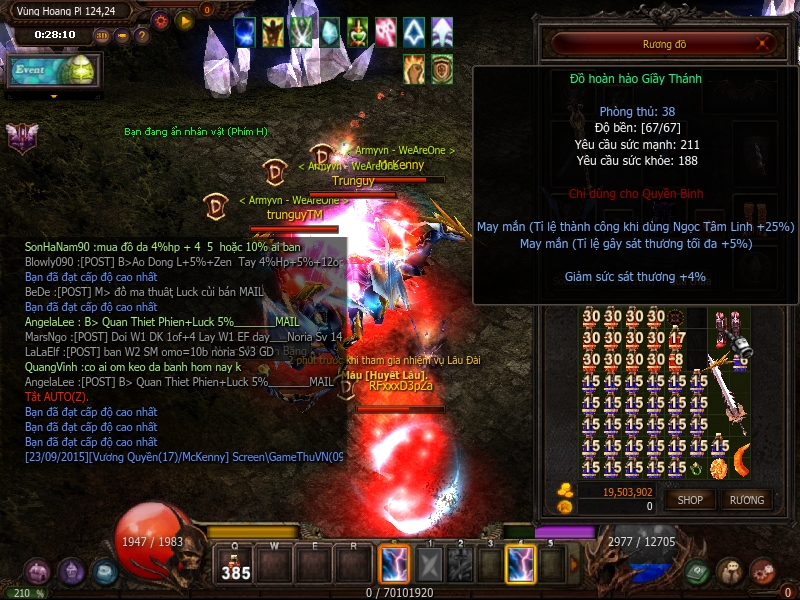
Task: Use the potion in the Q slot
Action: point(235,566)
